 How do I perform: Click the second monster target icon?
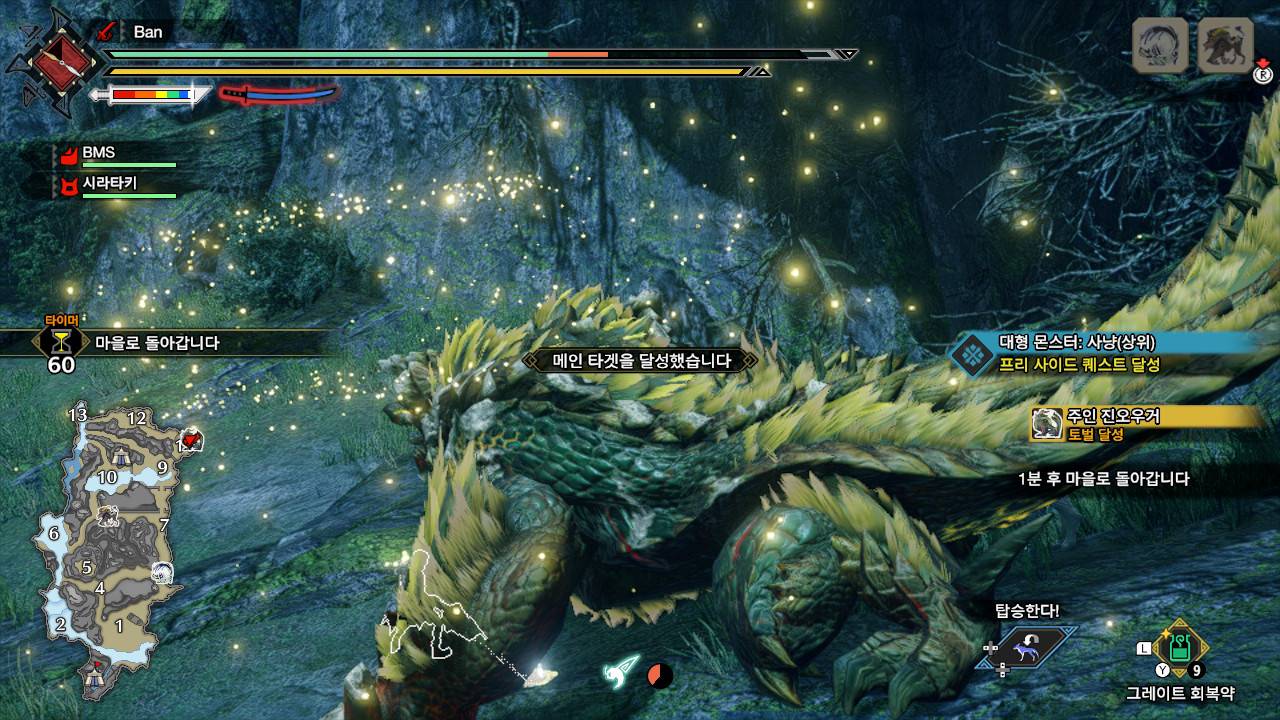[1225, 45]
